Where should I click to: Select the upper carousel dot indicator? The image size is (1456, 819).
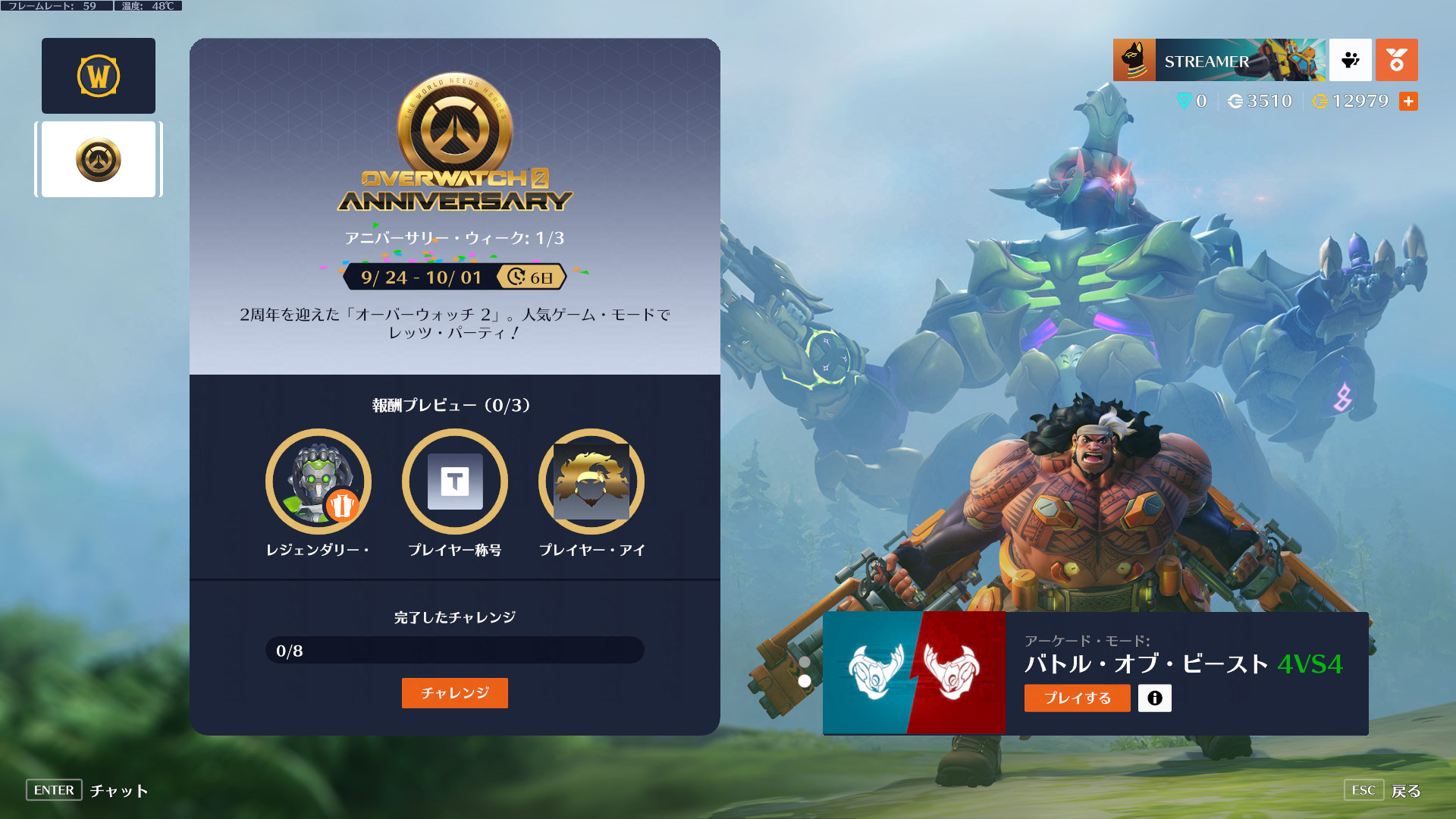click(804, 661)
